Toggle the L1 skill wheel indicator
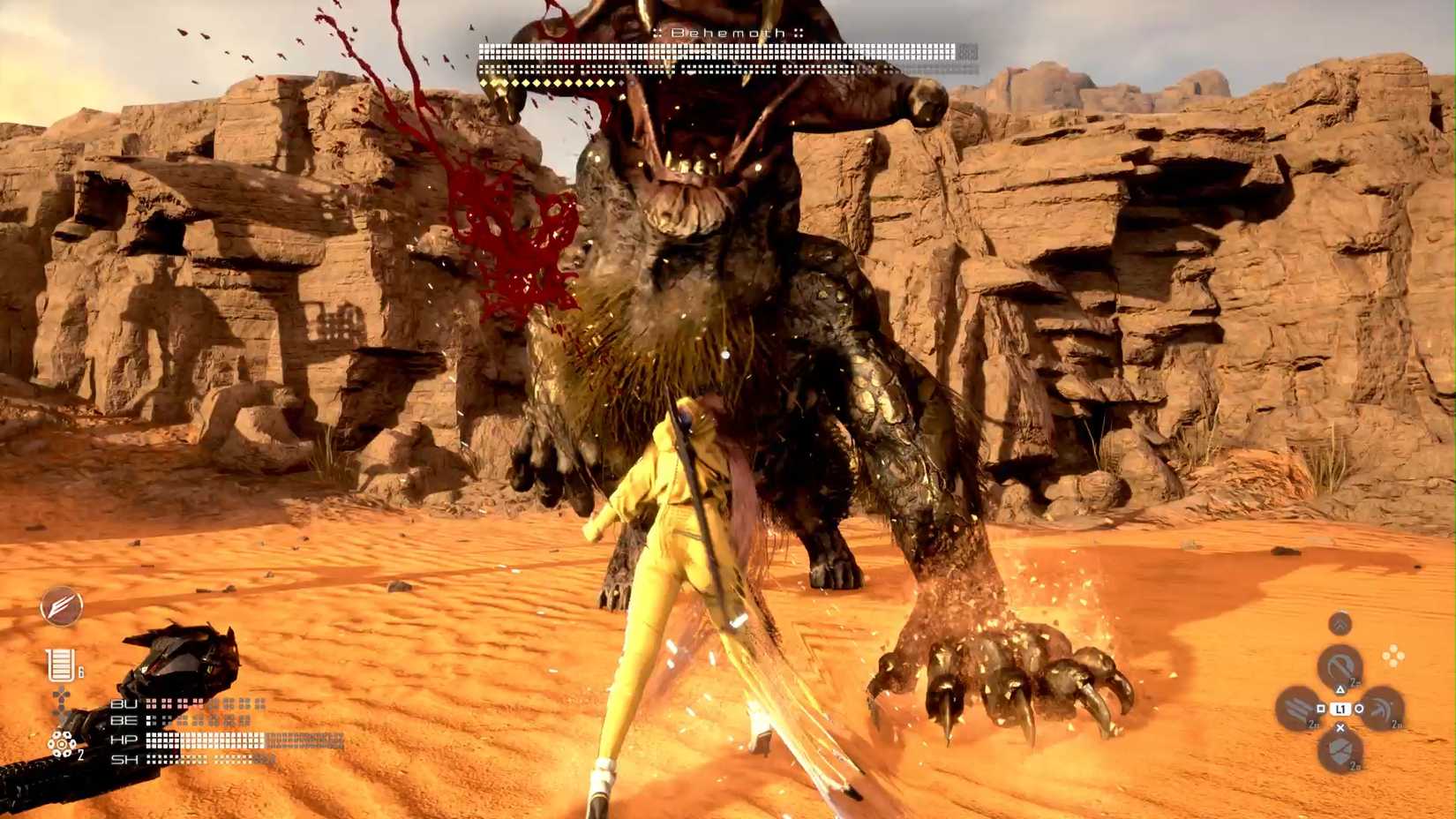 (1341, 709)
